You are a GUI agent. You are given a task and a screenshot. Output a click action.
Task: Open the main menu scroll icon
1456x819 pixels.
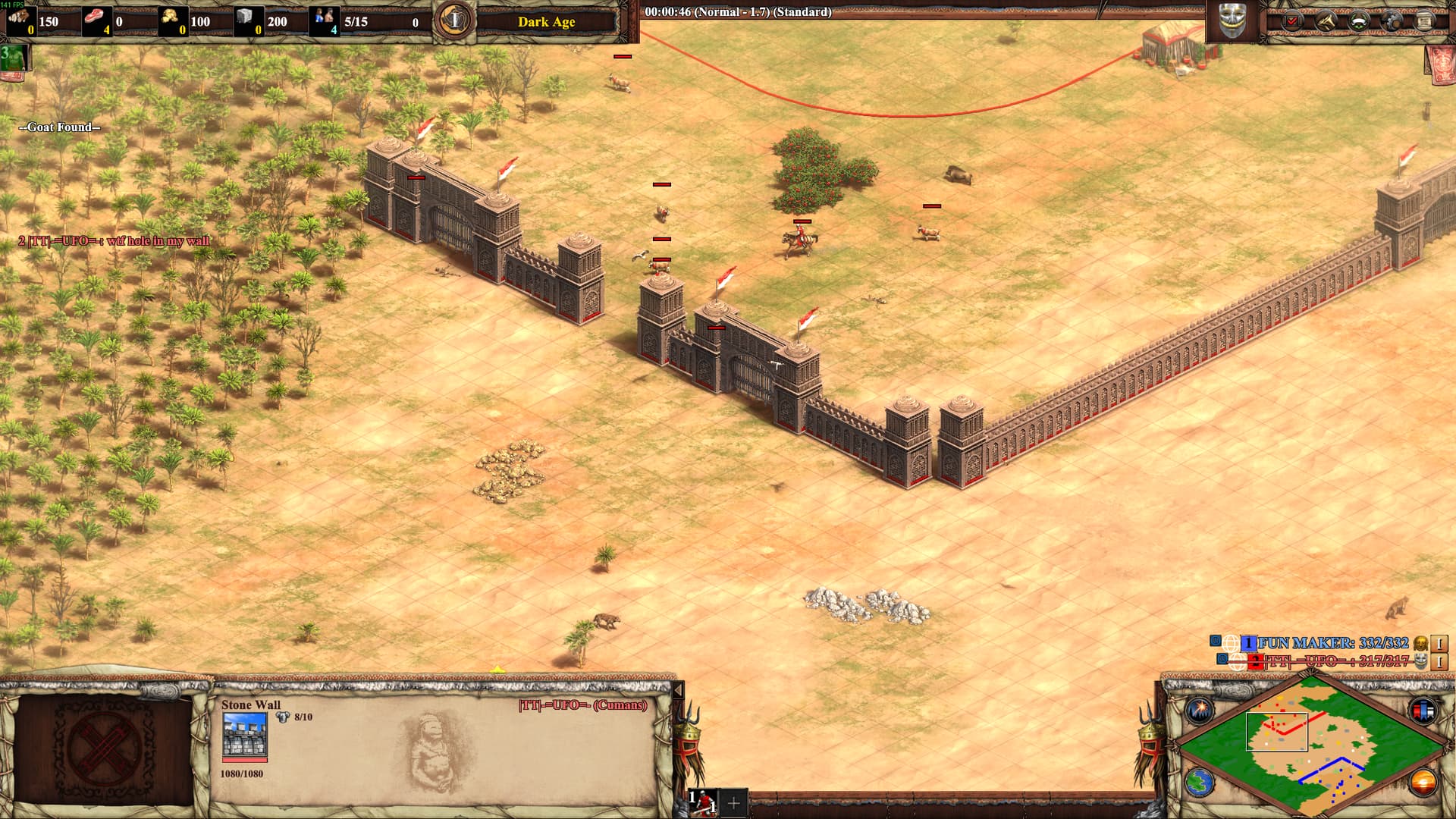pos(1423,21)
